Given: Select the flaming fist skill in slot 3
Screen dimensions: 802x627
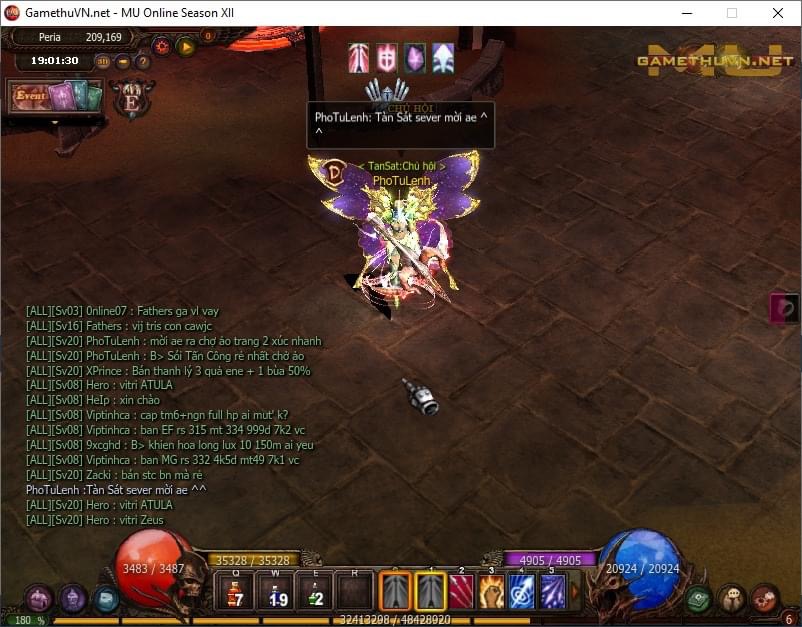Looking at the screenshot, I should 491,592.
